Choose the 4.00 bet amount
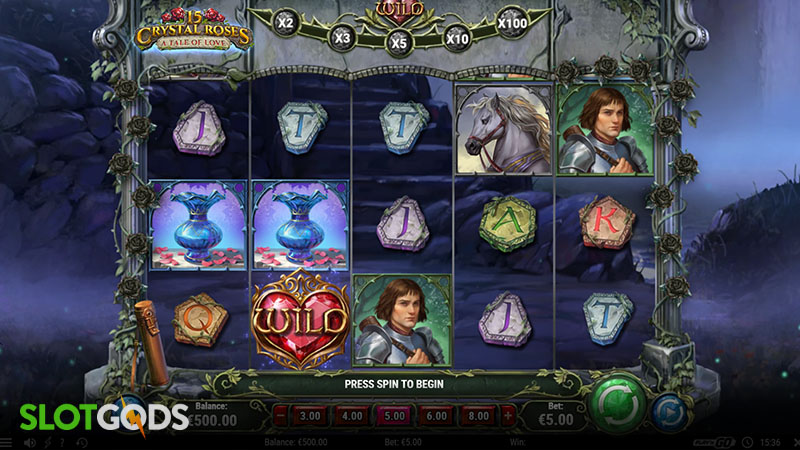The image size is (800, 450). [351, 414]
